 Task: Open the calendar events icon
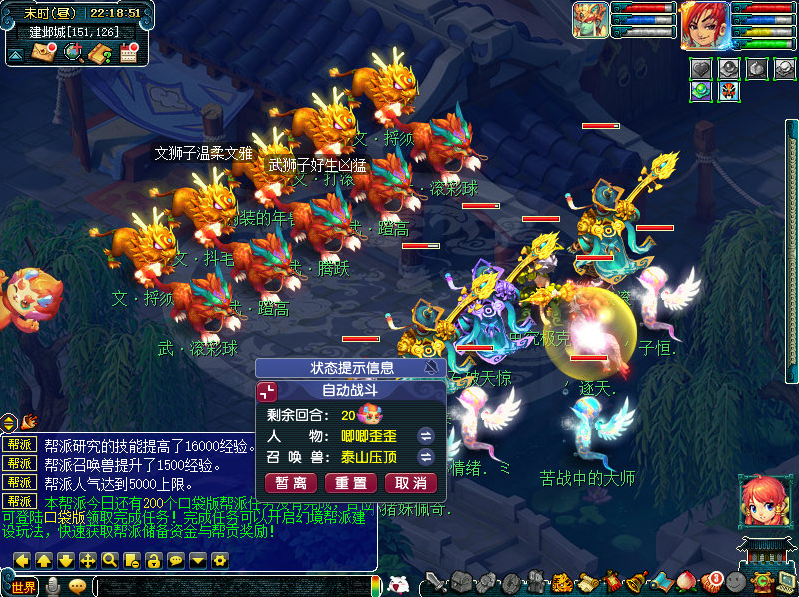tap(128, 53)
